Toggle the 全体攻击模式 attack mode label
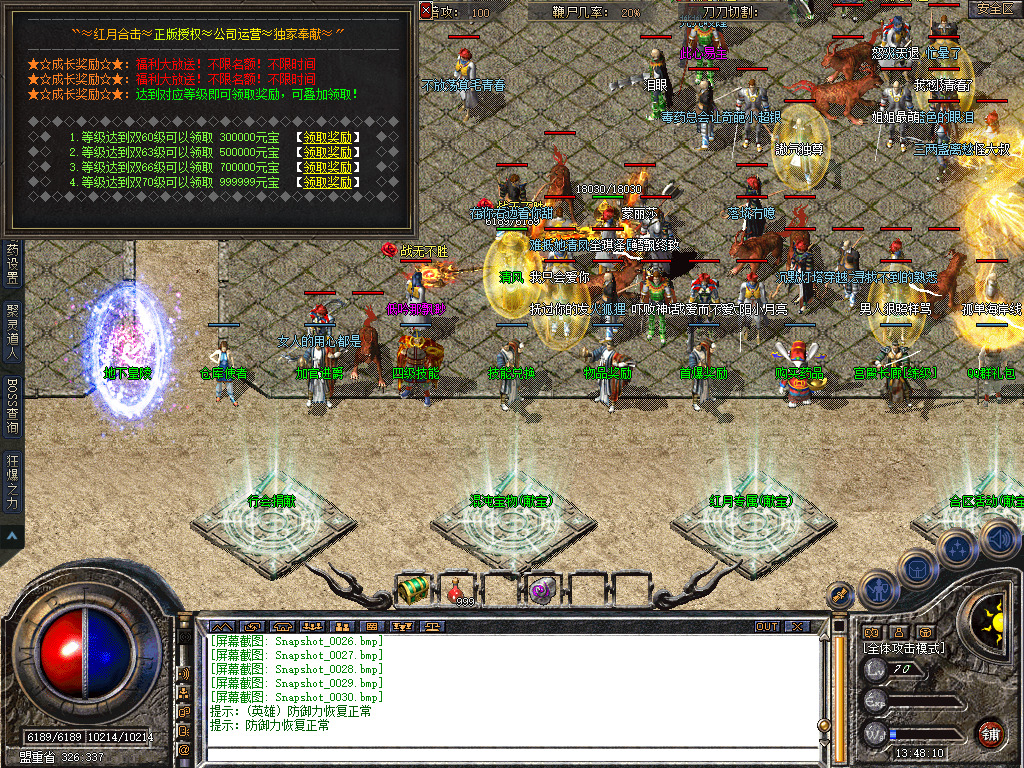Image resolution: width=1024 pixels, height=768 pixels. (x=904, y=648)
